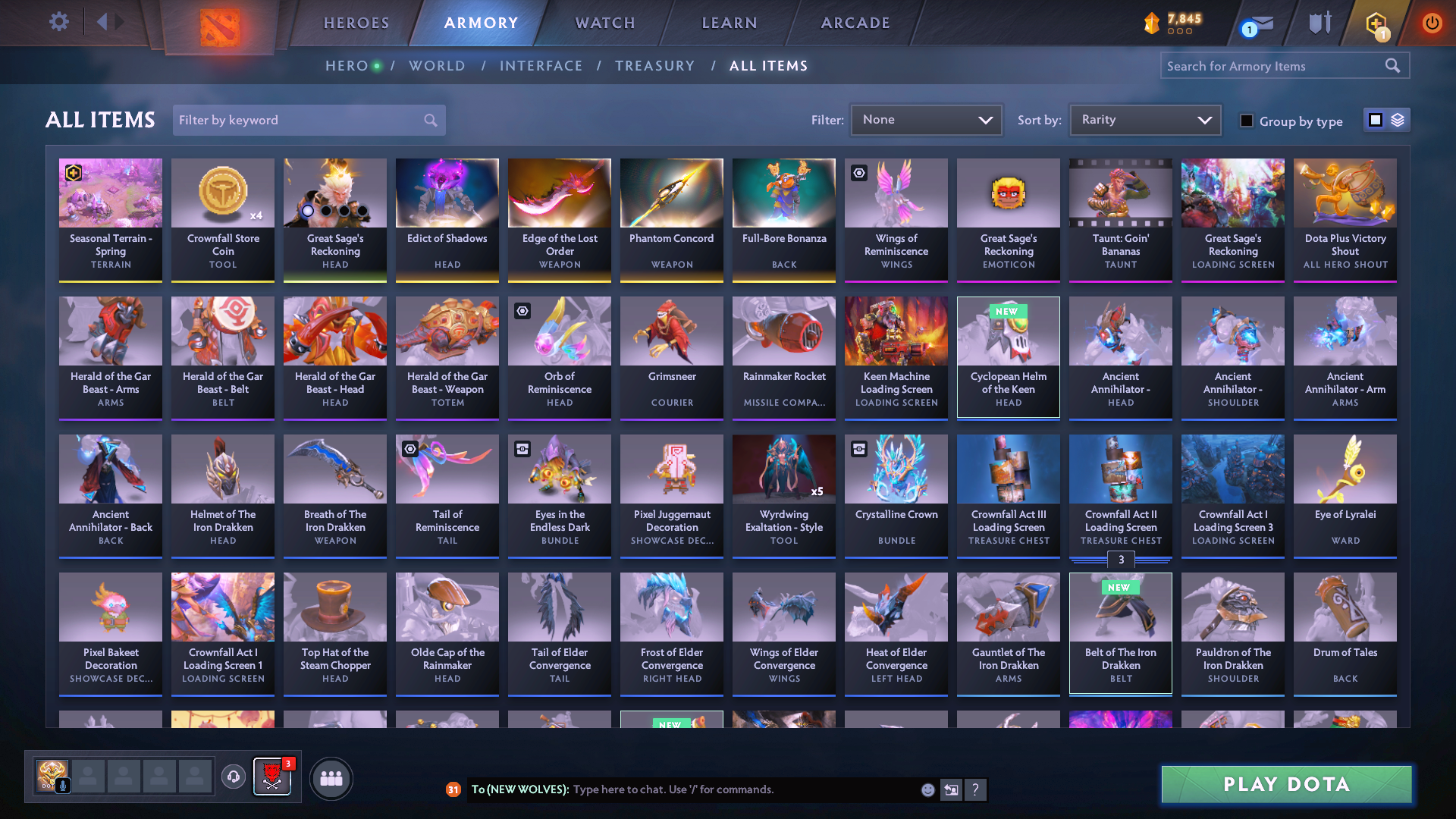Open the guild crest with notification badge
The width and height of the screenshot is (1456, 819).
coord(273,777)
